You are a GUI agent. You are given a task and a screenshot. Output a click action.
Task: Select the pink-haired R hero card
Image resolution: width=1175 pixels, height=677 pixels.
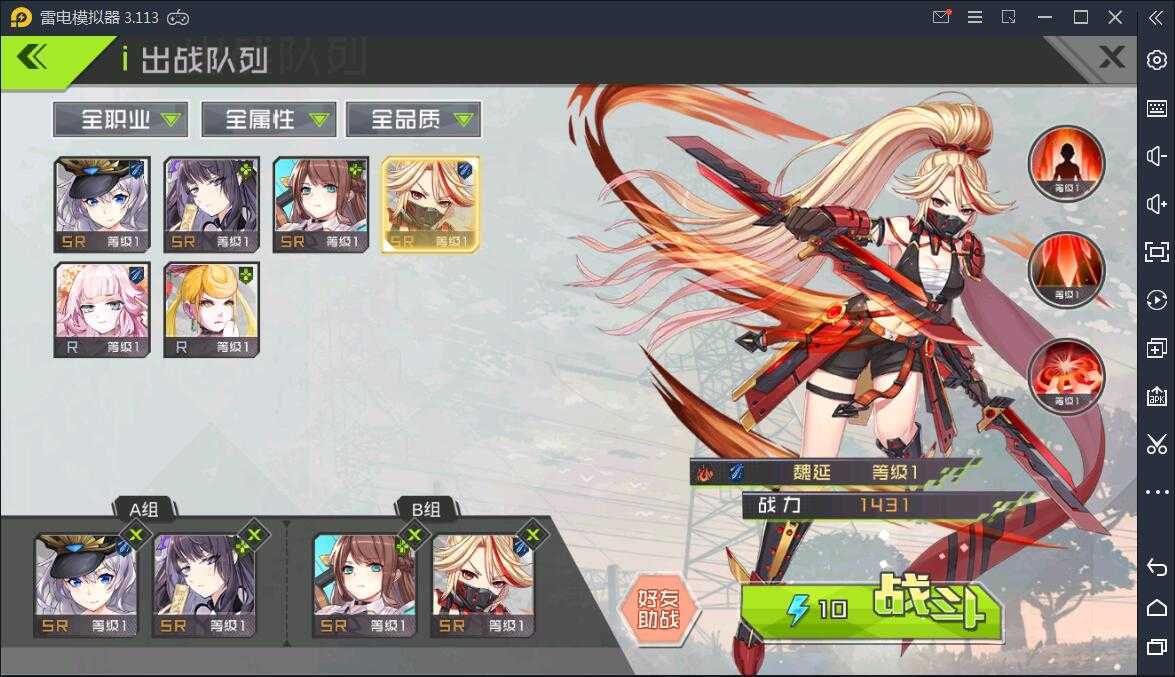(102, 309)
